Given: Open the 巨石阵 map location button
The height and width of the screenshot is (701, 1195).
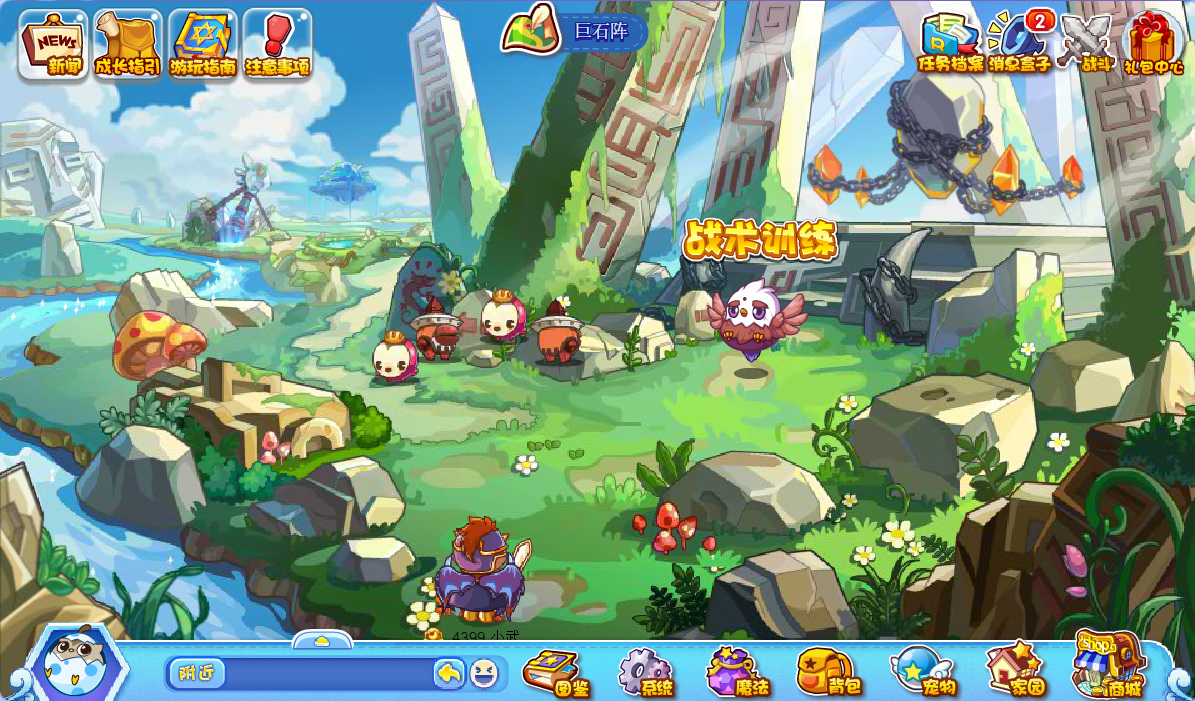Looking at the screenshot, I should point(575,31).
